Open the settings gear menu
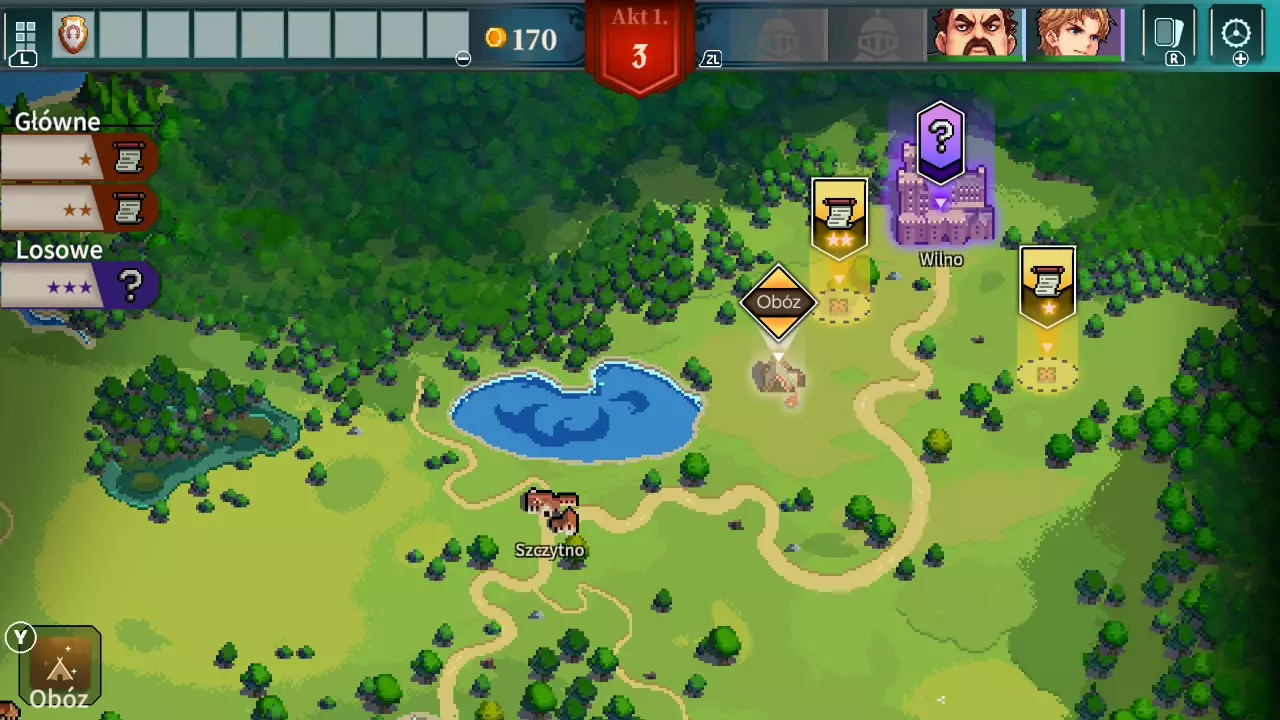This screenshot has width=1280, height=720. pyautogui.click(x=1236, y=34)
